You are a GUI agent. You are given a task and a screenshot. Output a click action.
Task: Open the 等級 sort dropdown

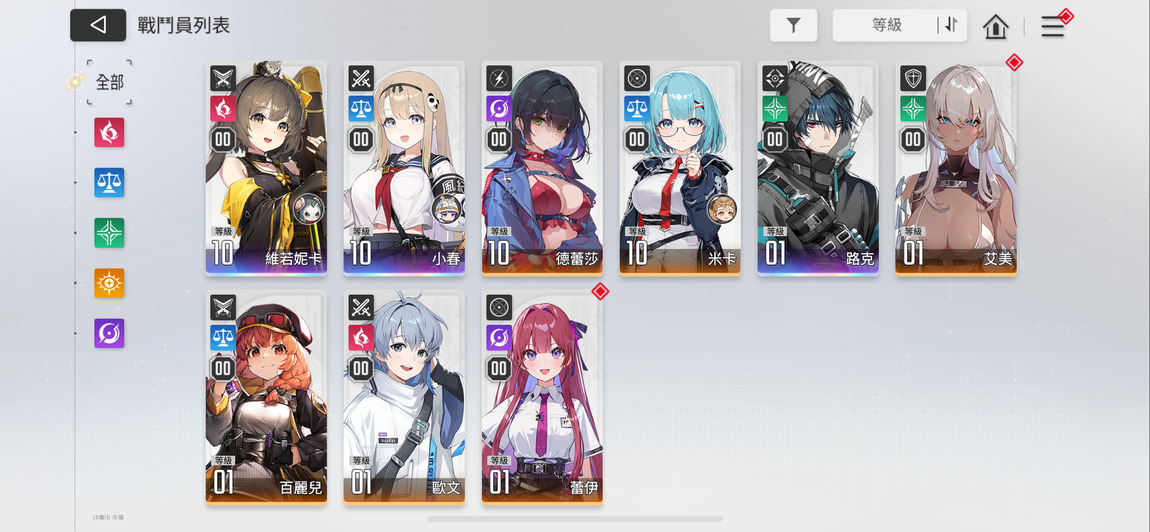coord(886,26)
